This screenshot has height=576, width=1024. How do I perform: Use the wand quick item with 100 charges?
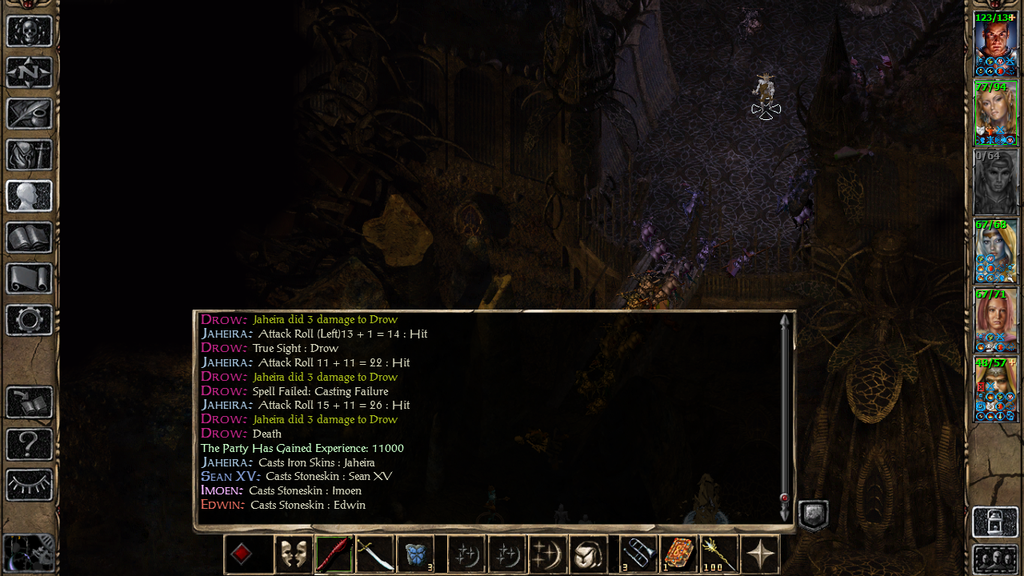point(717,554)
